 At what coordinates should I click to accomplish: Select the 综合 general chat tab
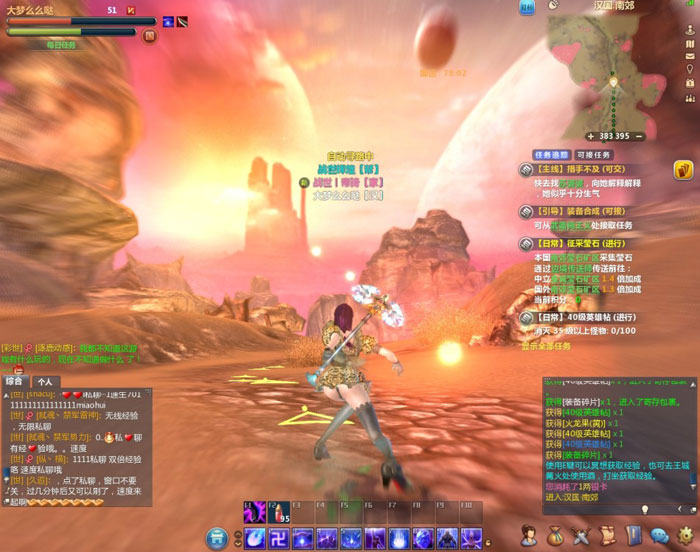[x=14, y=381]
